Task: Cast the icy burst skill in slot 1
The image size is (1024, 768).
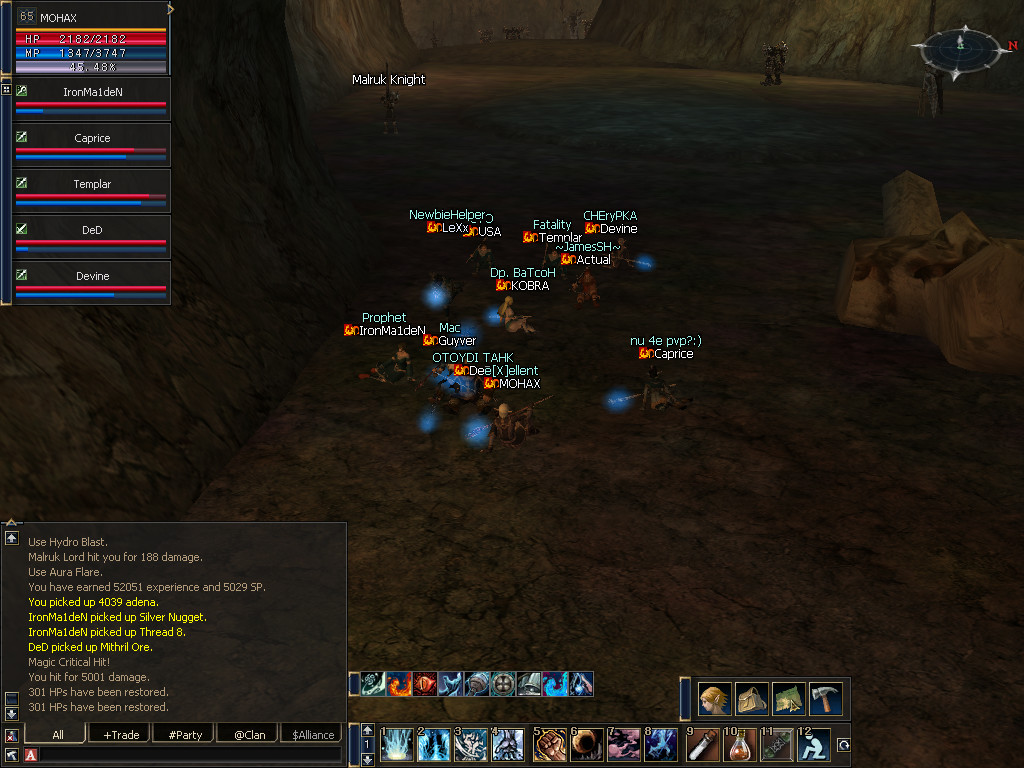Action: tap(398, 745)
